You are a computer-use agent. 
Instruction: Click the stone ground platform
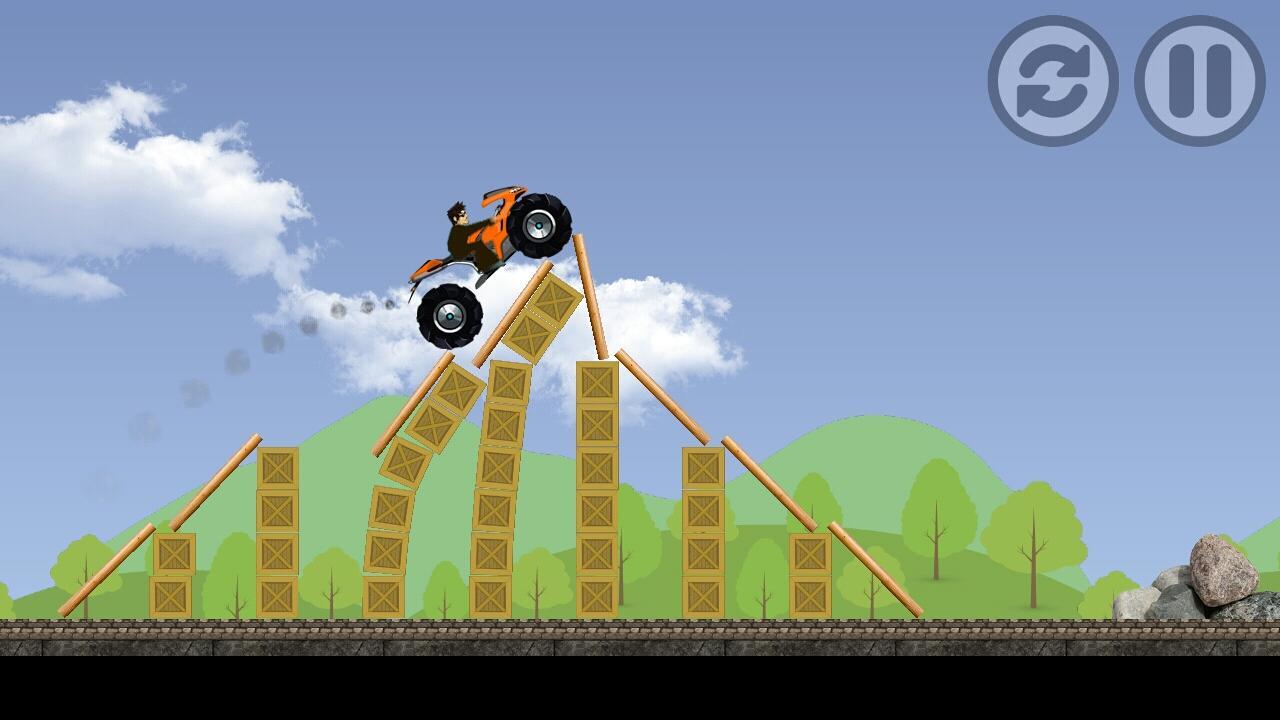click(640, 635)
